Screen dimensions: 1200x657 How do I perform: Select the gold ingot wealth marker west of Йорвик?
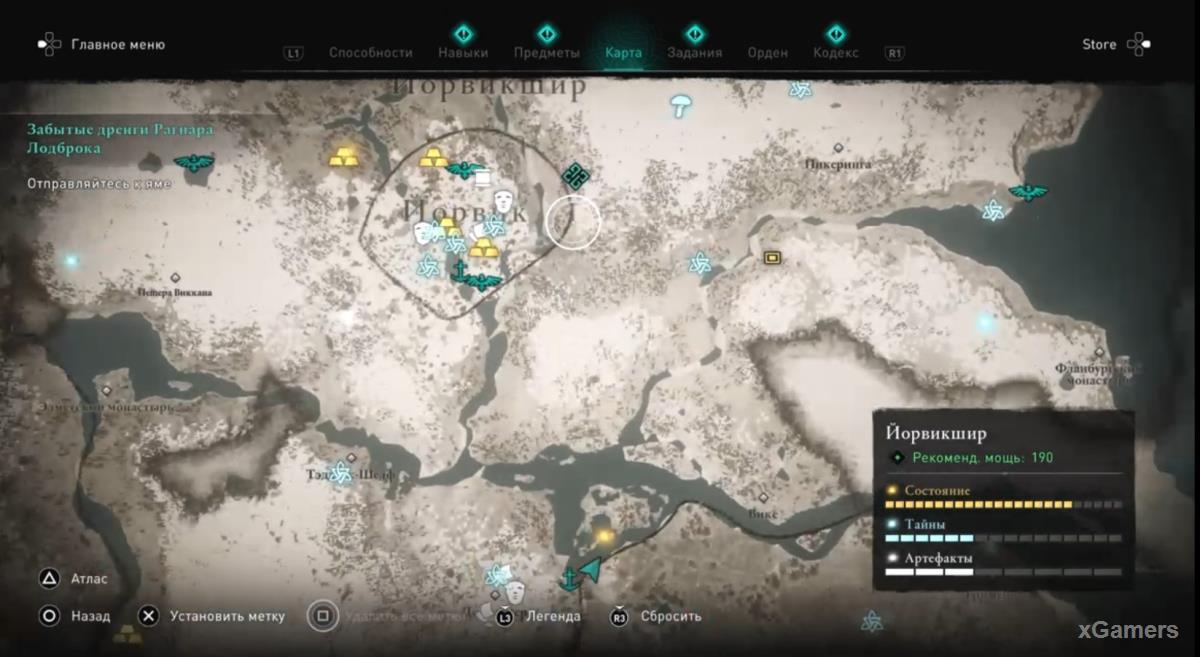click(x=343, y=156)
